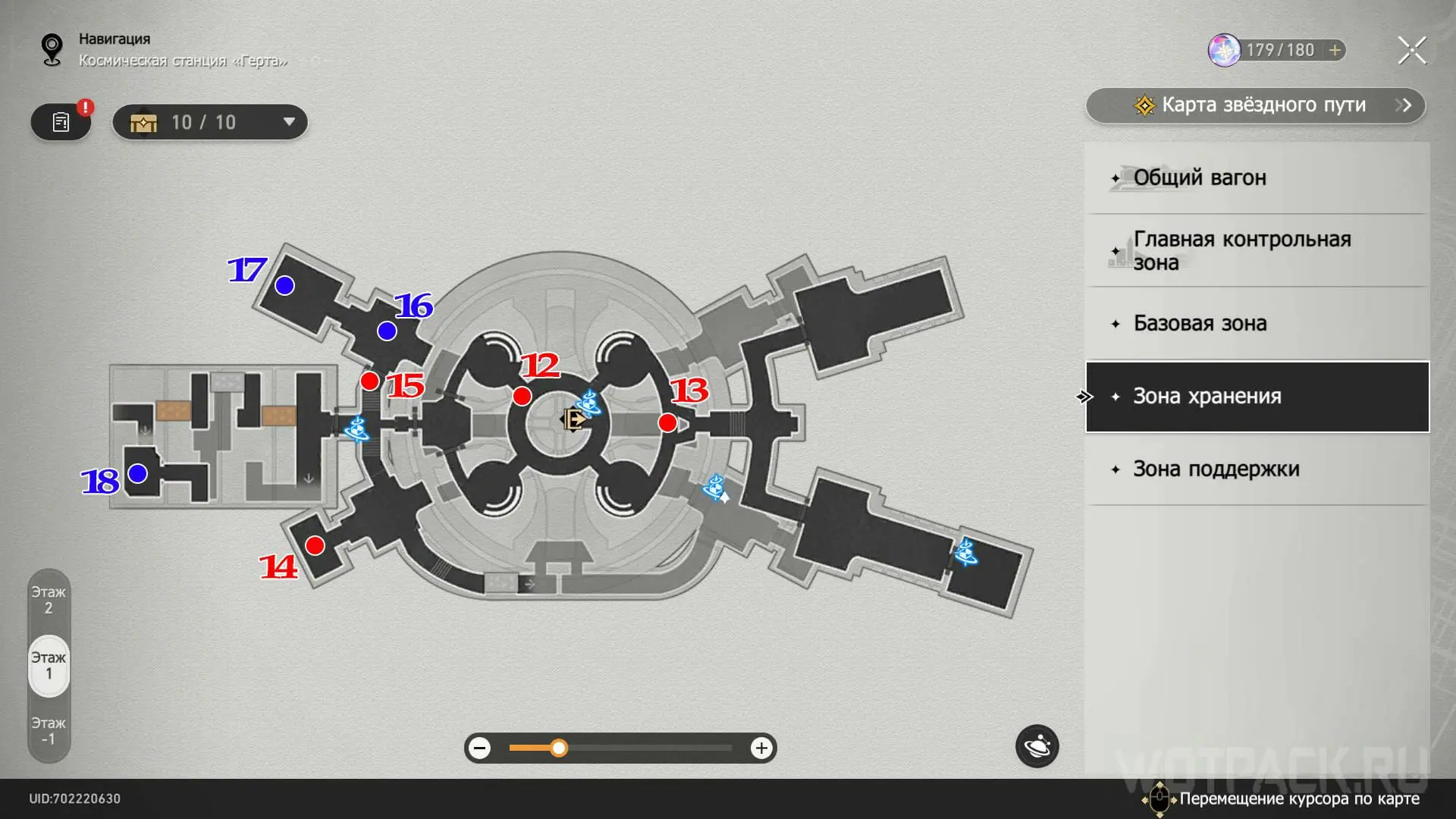The width and height of the screenshot is (1456, 819).
Task: Open Карта звёздного пути star rail map
Action: pos(1255,105)
